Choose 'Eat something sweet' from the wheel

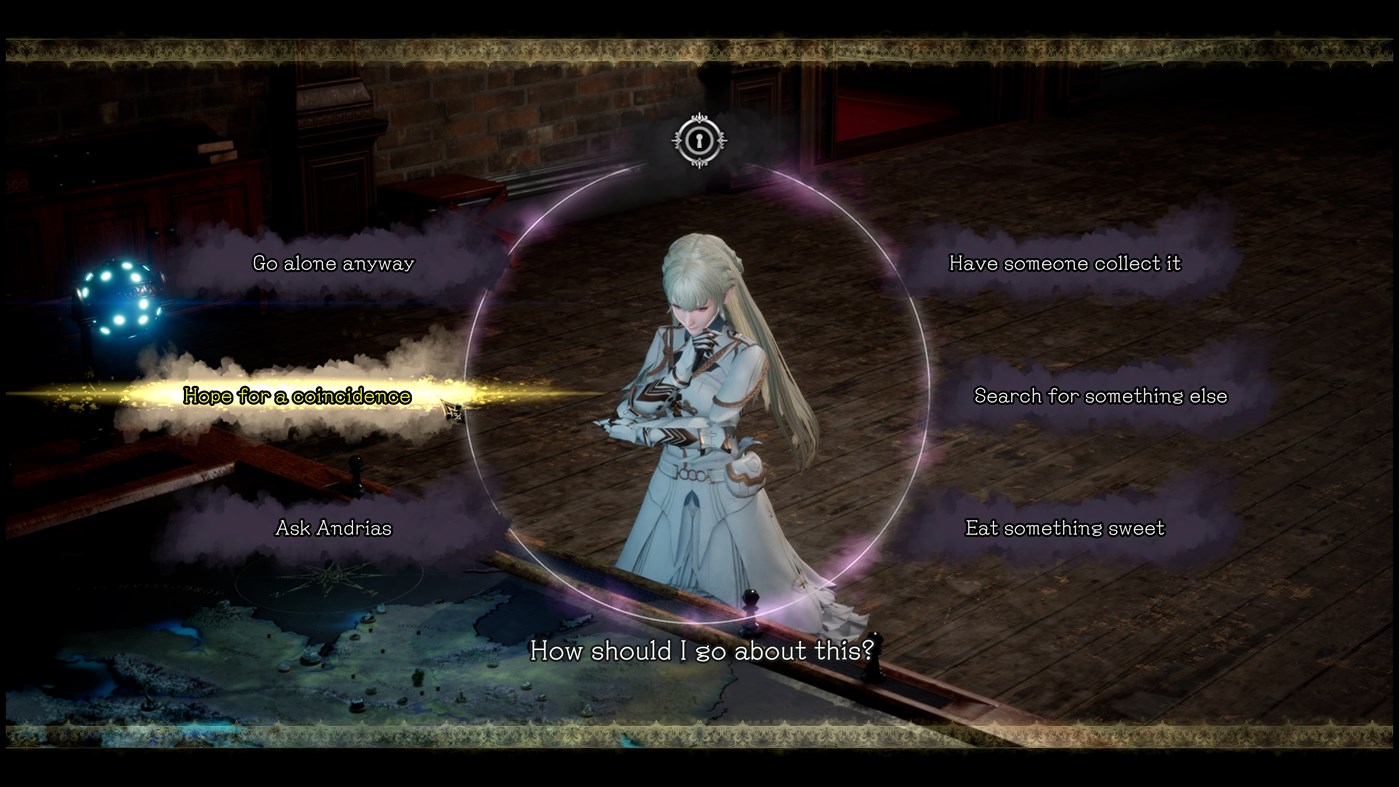1063,527
